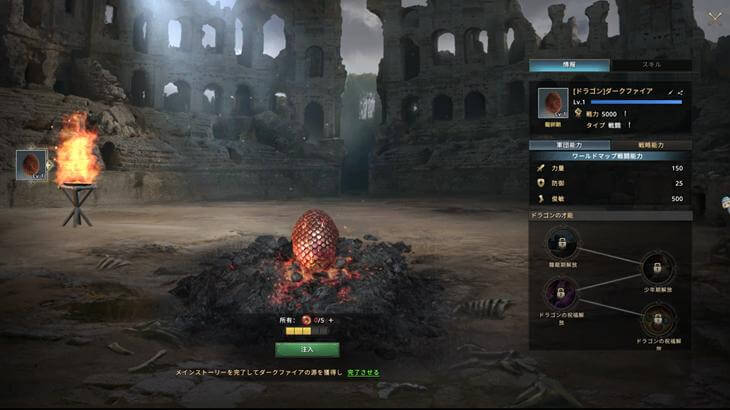Select the Lv.1 dragon egg thumbnail beside the brazier

click(x=32, y=165)
